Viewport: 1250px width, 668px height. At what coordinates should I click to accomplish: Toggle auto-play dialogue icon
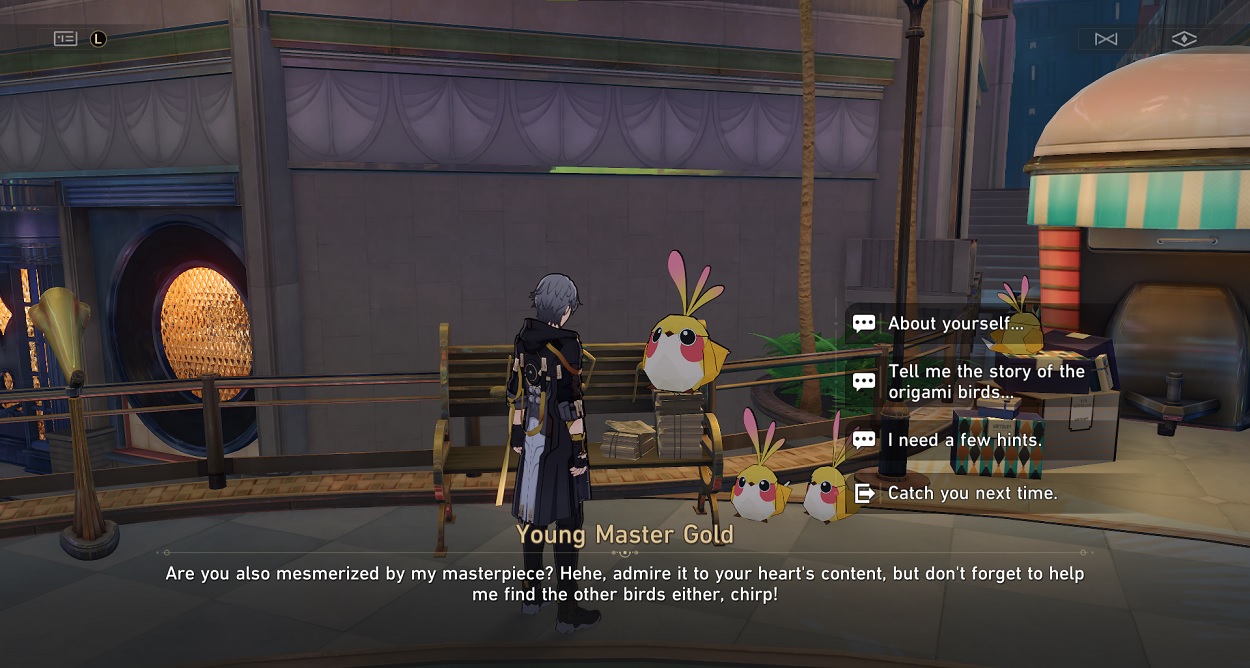(1106, 39)
